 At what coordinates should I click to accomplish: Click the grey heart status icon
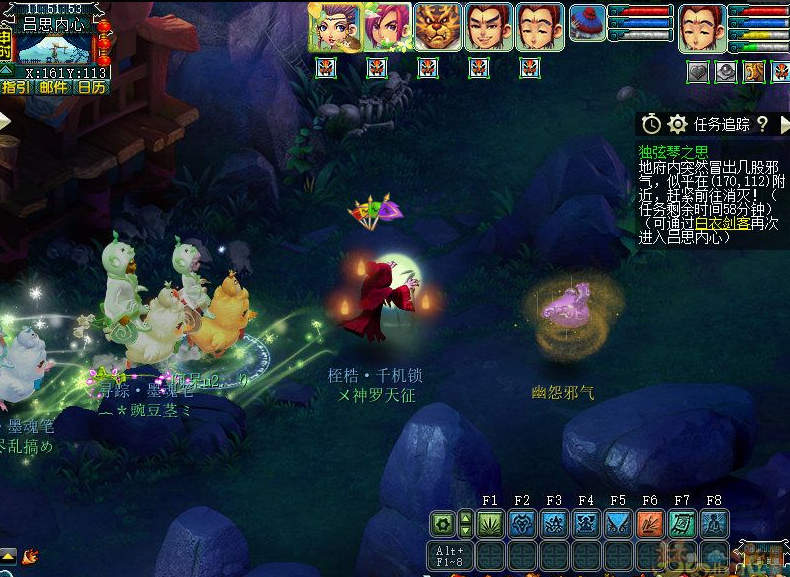click(x=698, y=71)
